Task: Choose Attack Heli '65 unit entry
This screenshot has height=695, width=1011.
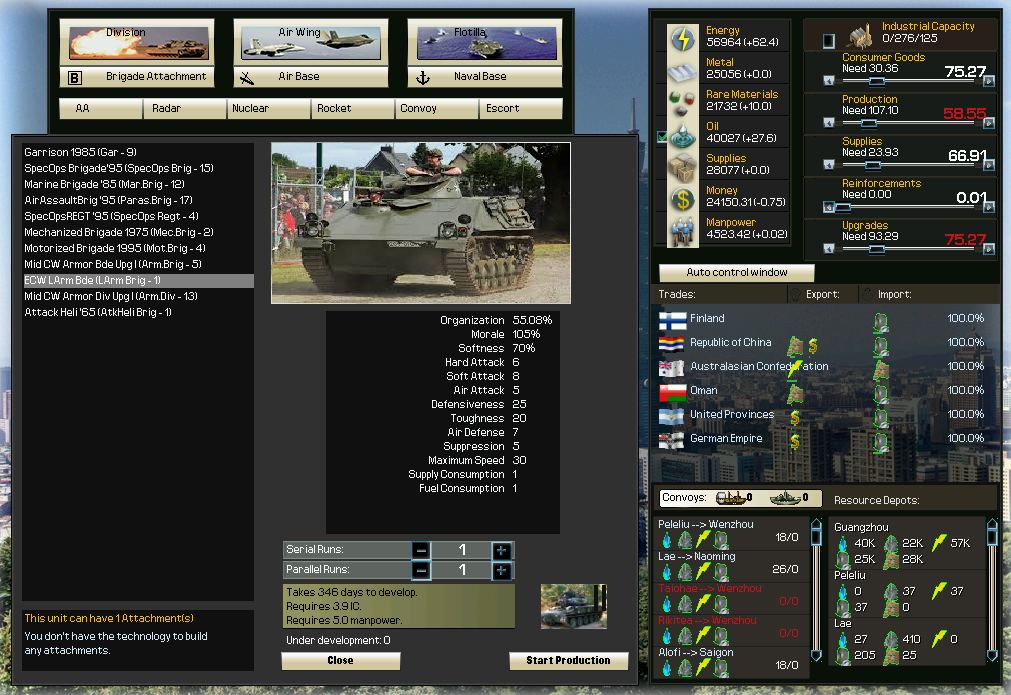Action: 98,312
